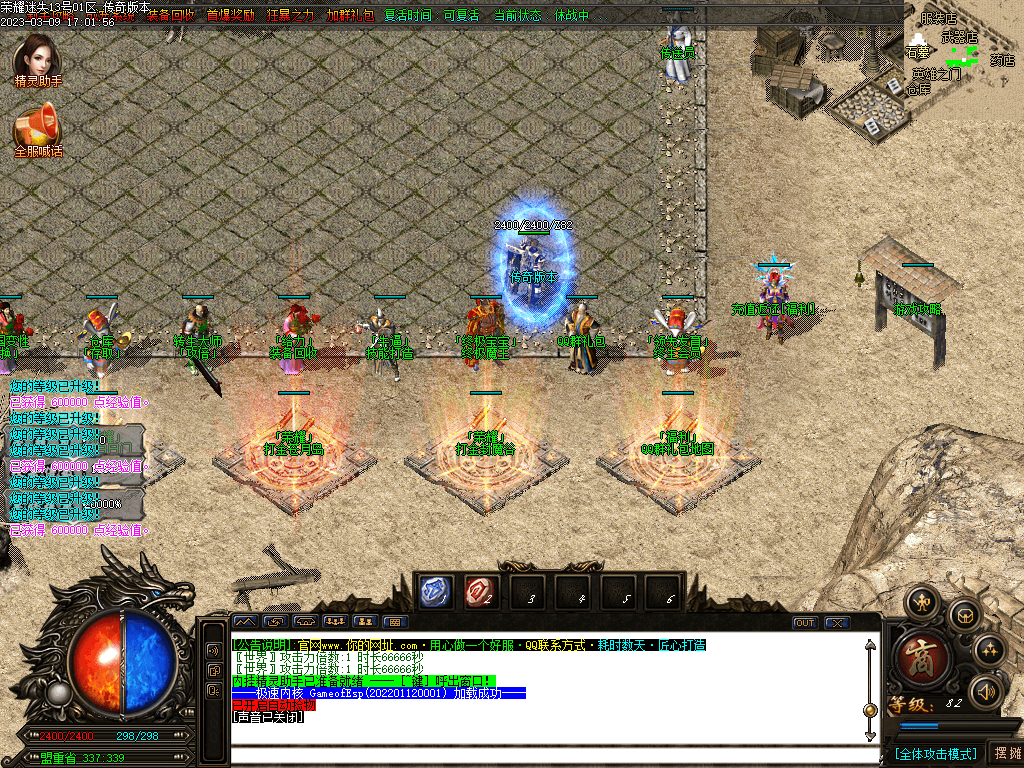The image size is (1024, 768).
Task: Open the 精灵助手 assistant portrait
Action: pos(37,59)
